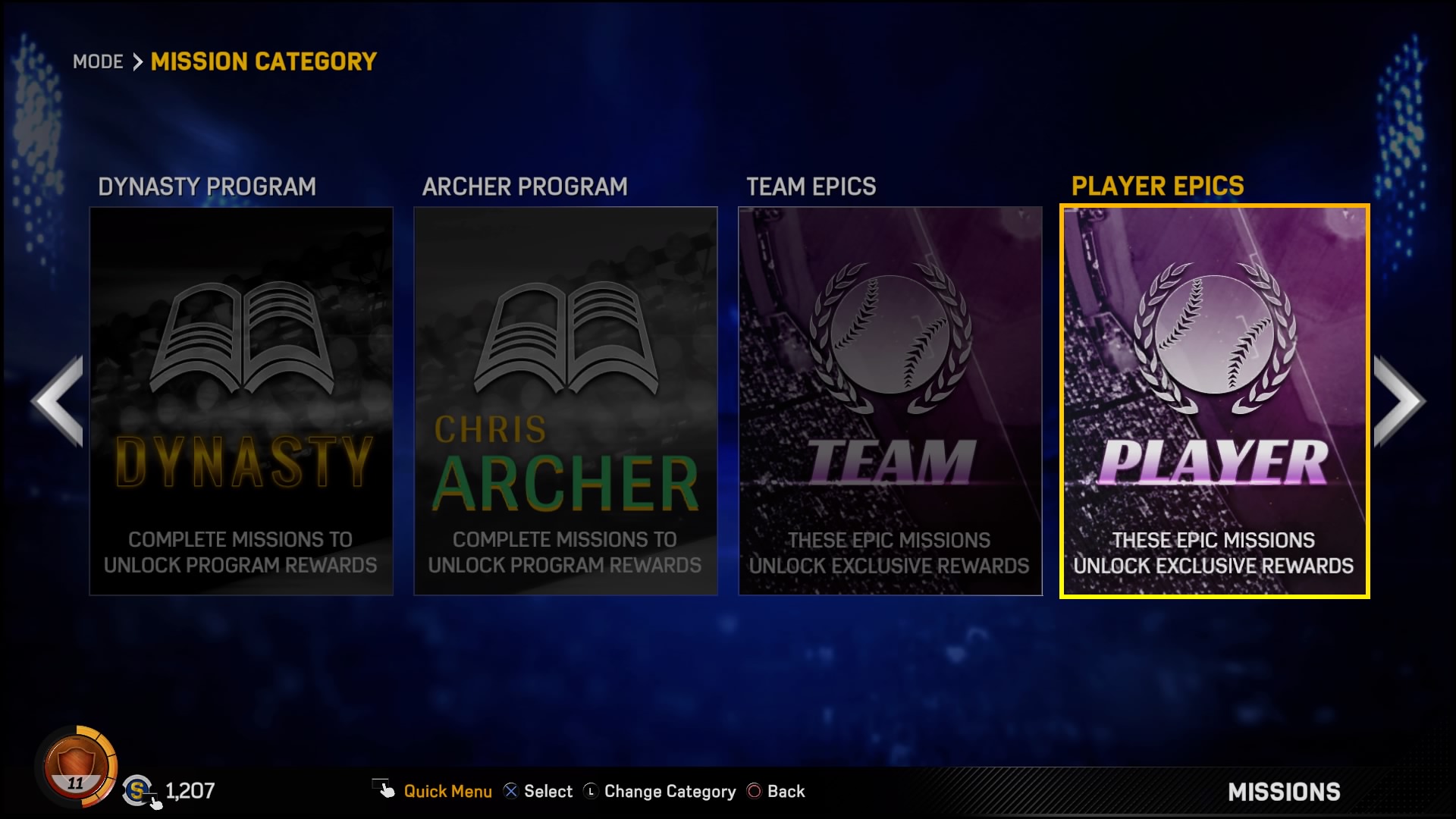The image size is (1456, 819).
Task: Select the highlighted Player Epics card
Action: point(1213,402)
